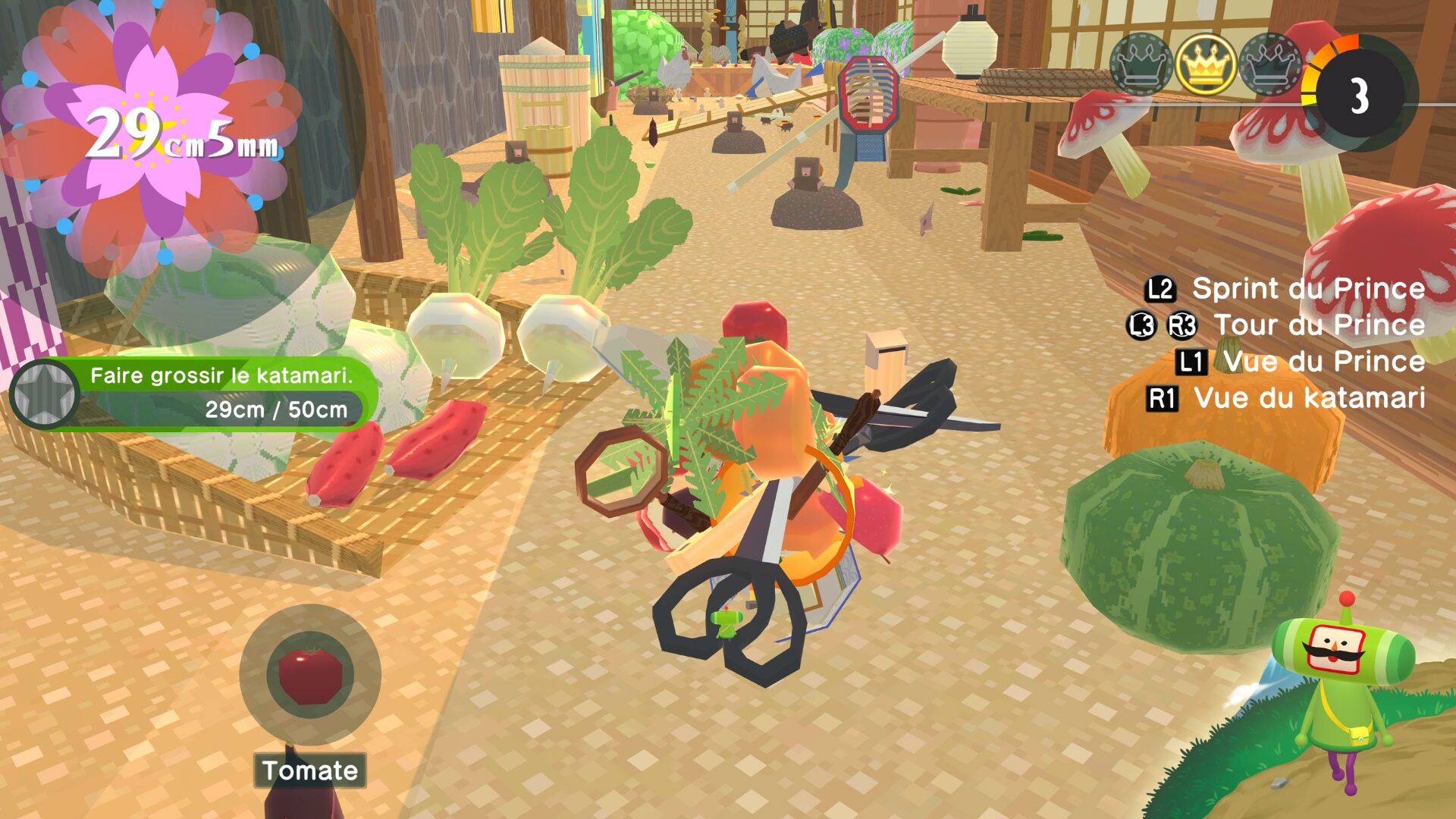
Task: Select the Tomate collected item icon
Action: pyautogui.click(x=310, y=674)
